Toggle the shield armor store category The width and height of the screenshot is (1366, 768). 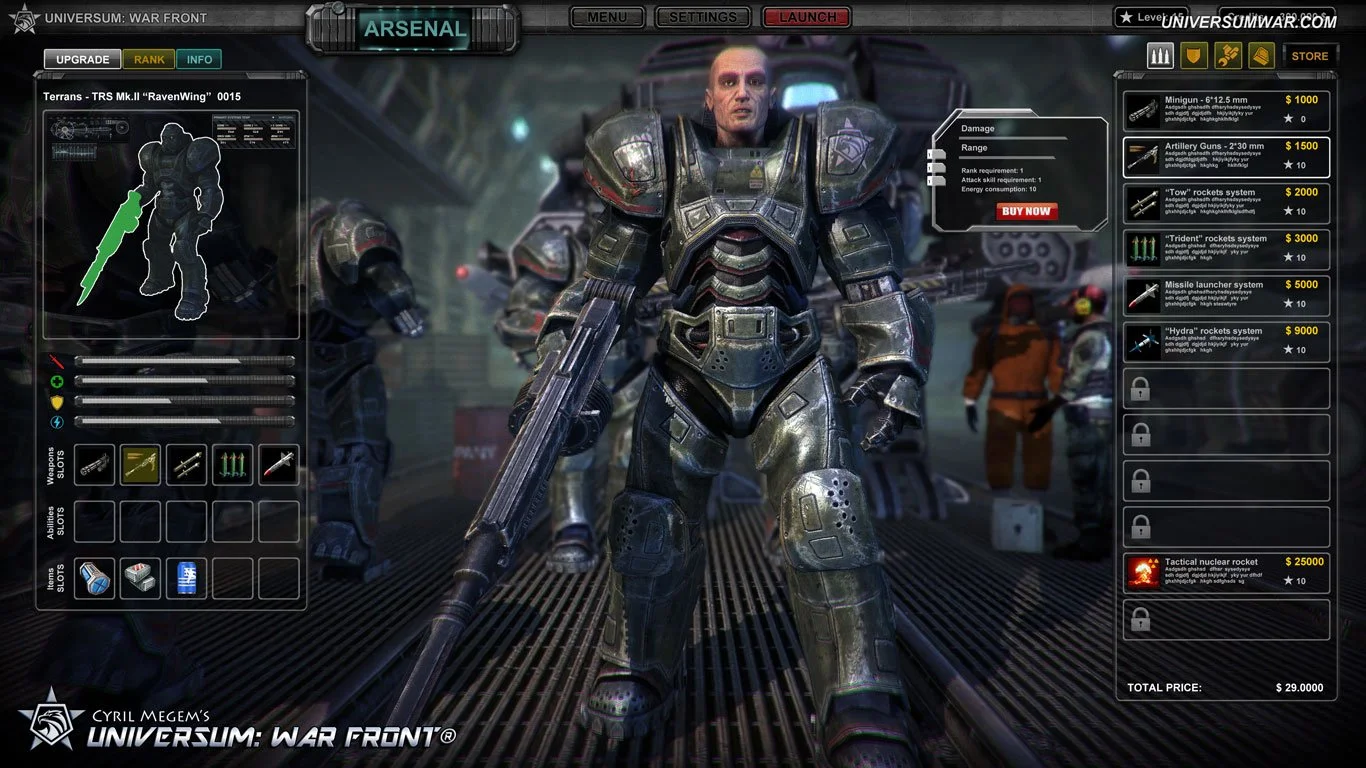1193,55
